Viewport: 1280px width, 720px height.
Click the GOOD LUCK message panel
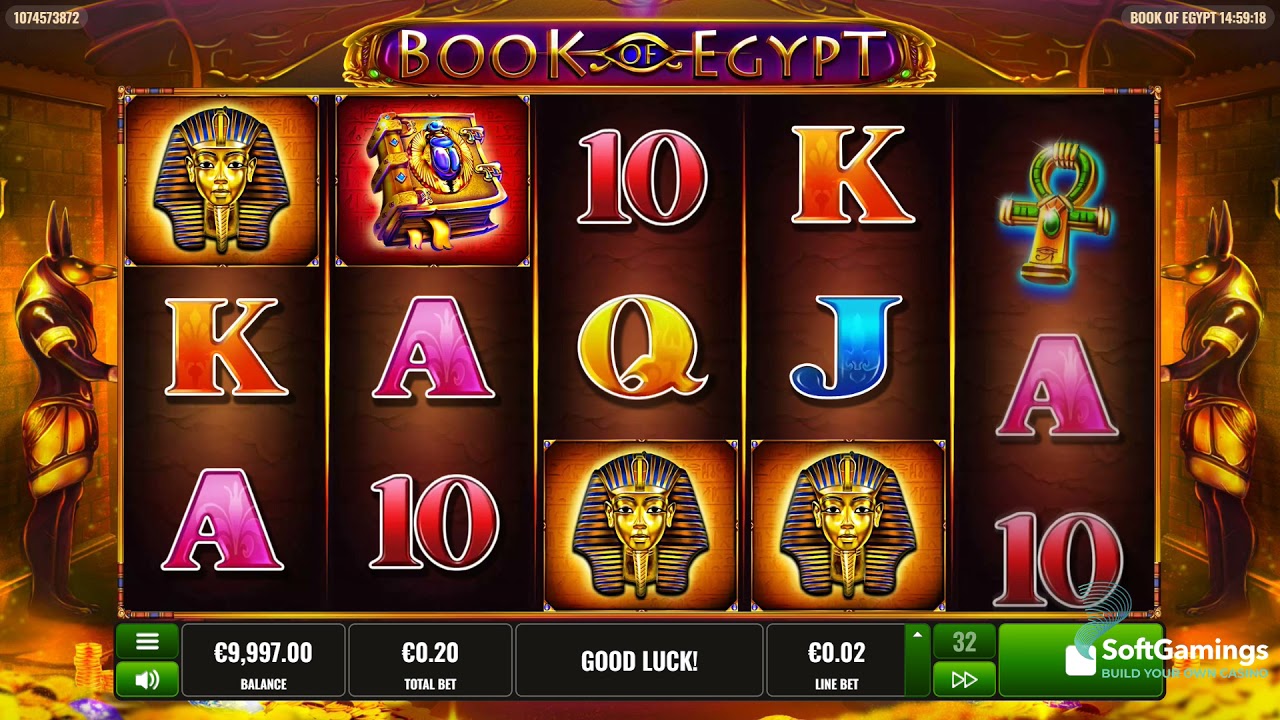point(640,660)
